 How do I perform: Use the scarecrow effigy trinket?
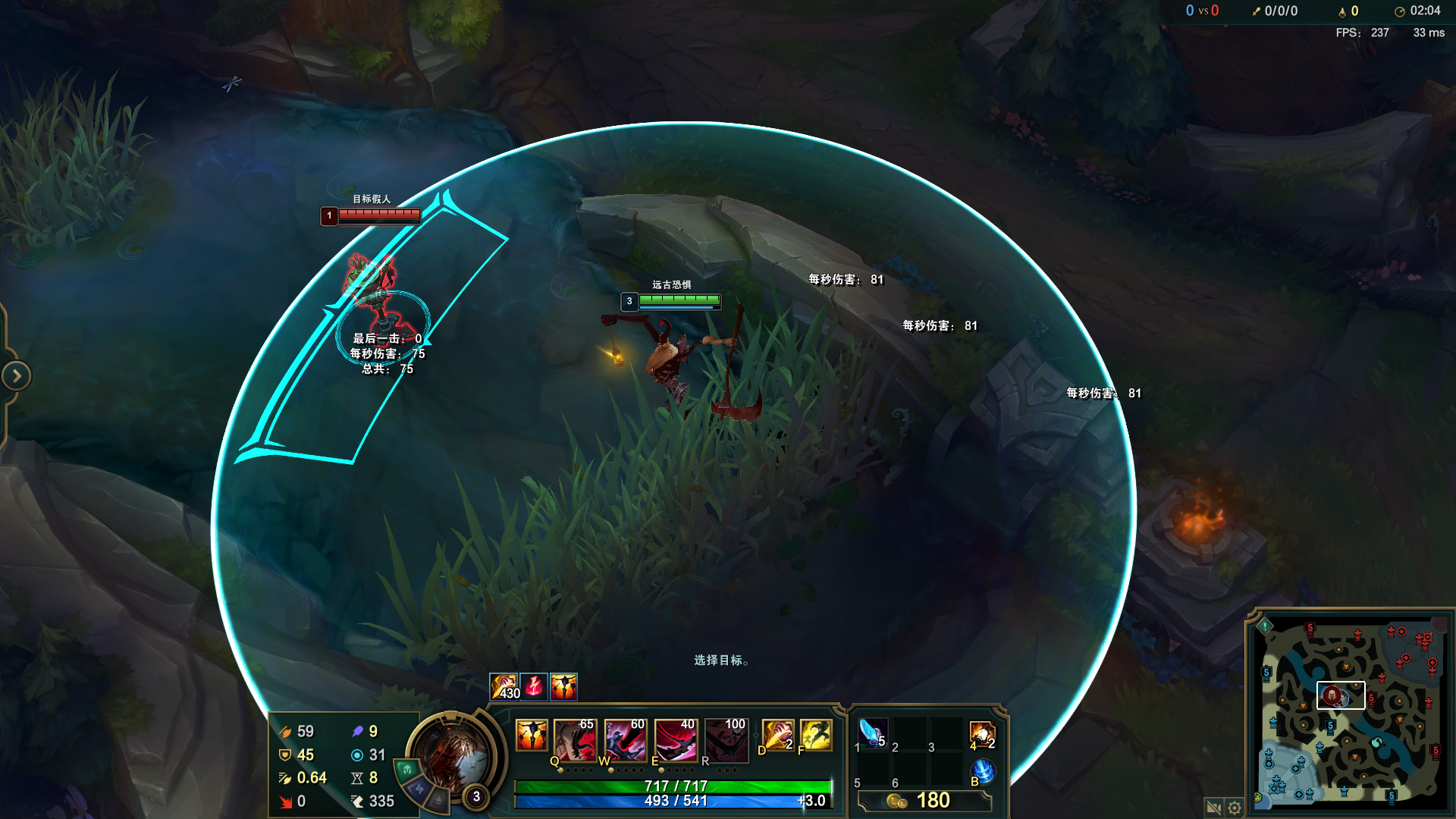(982, 734)
